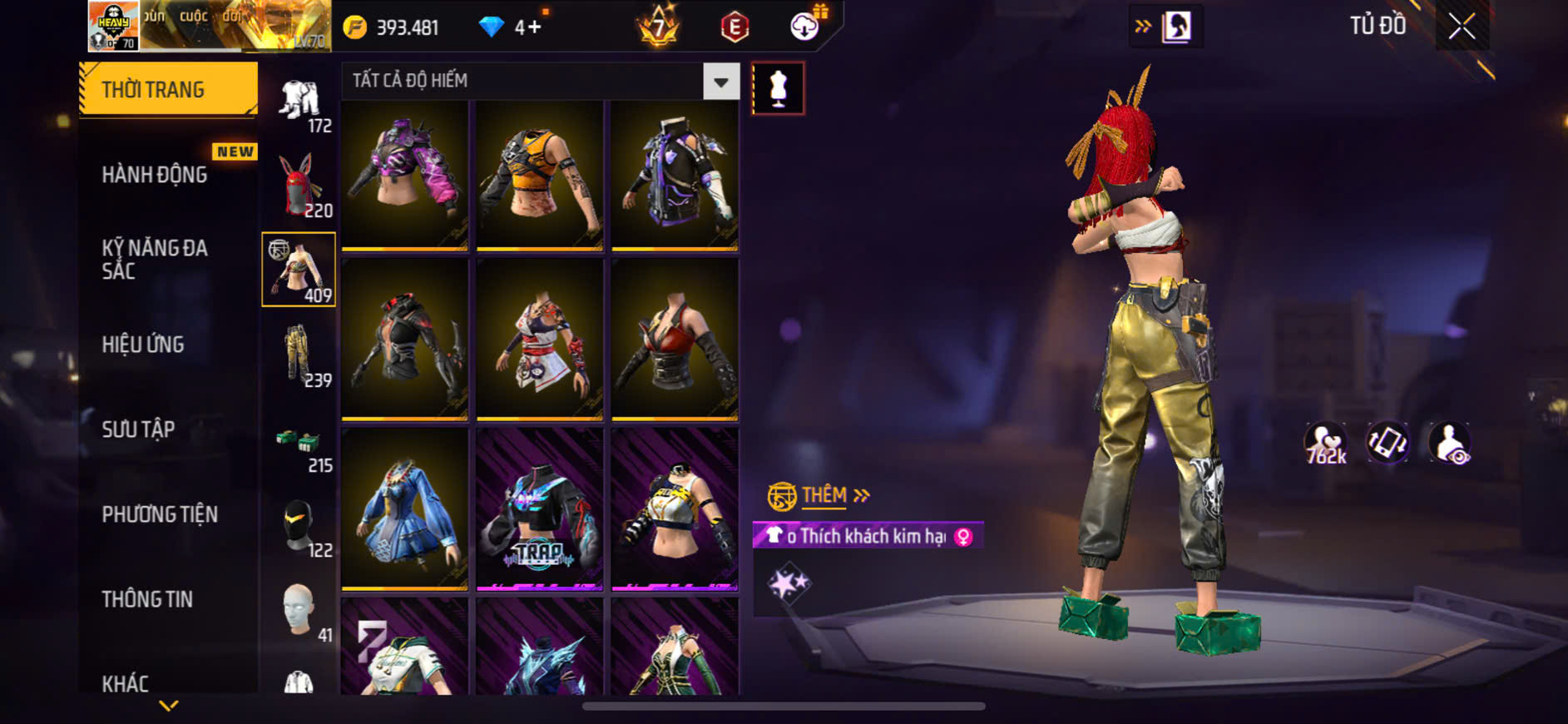
Task: Go to the Hiệu Ứng tab
Action: [143, 345]
